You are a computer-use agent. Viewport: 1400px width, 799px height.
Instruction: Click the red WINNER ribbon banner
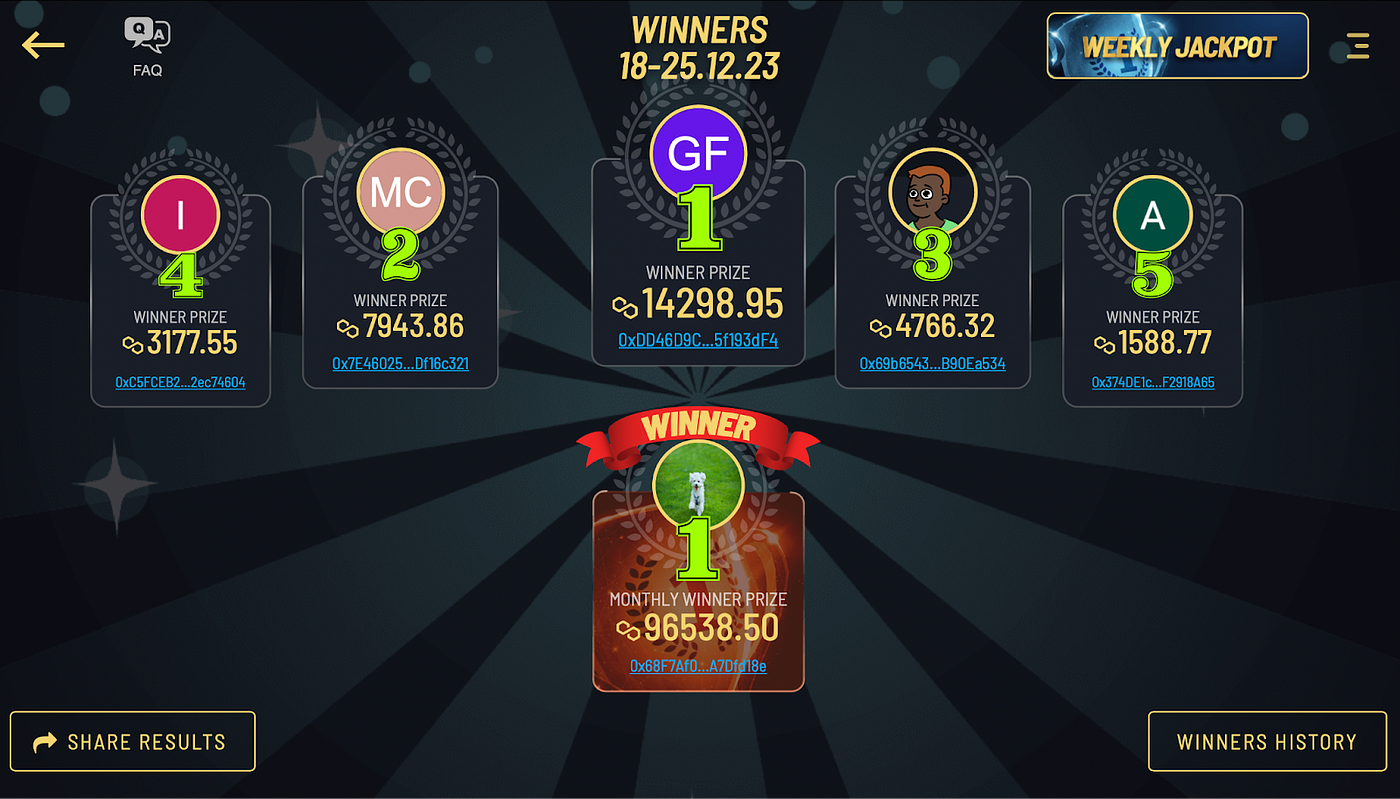(698, 427)
